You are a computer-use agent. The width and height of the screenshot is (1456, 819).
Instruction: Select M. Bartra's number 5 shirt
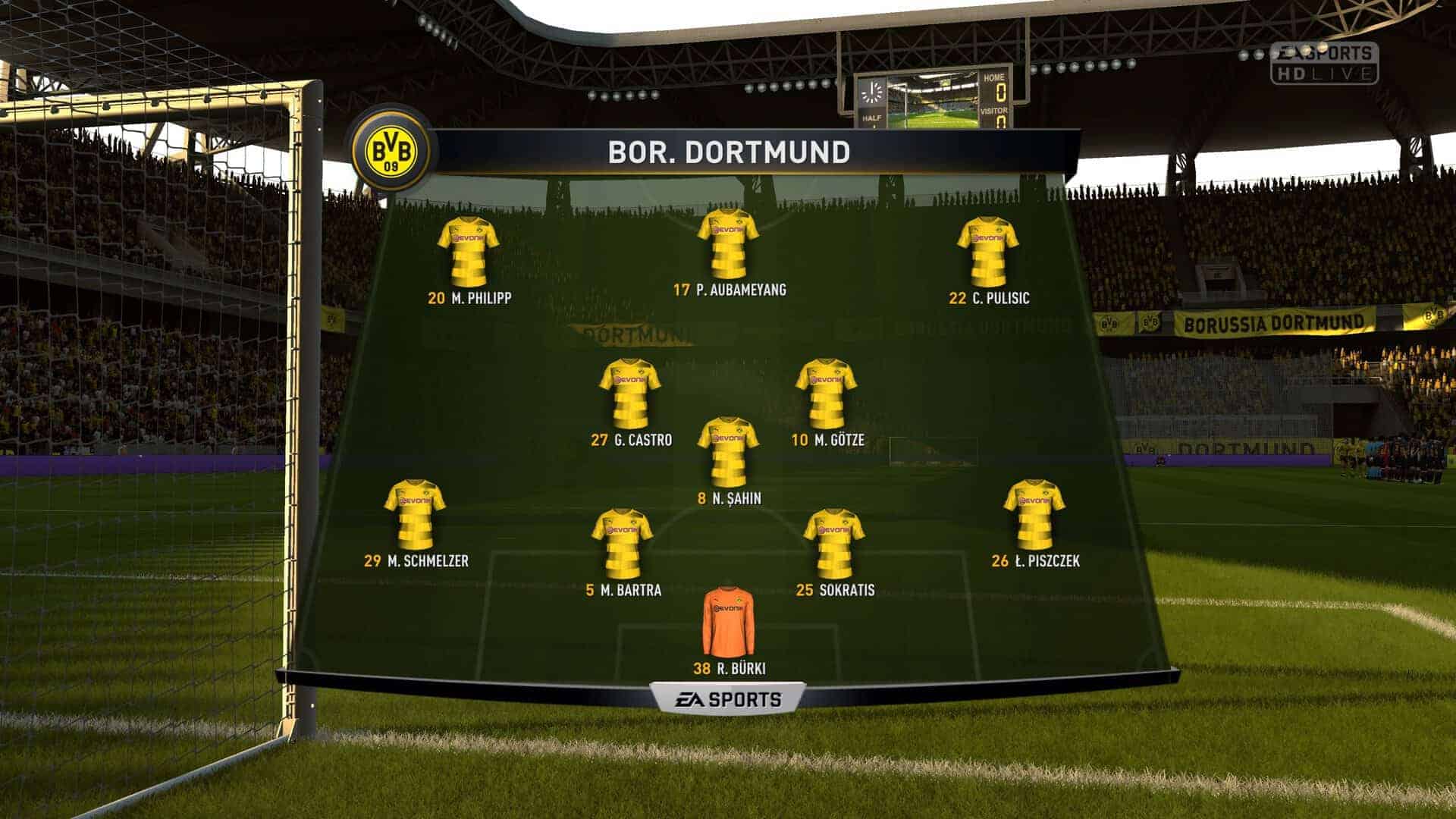(x=622, y=543)
